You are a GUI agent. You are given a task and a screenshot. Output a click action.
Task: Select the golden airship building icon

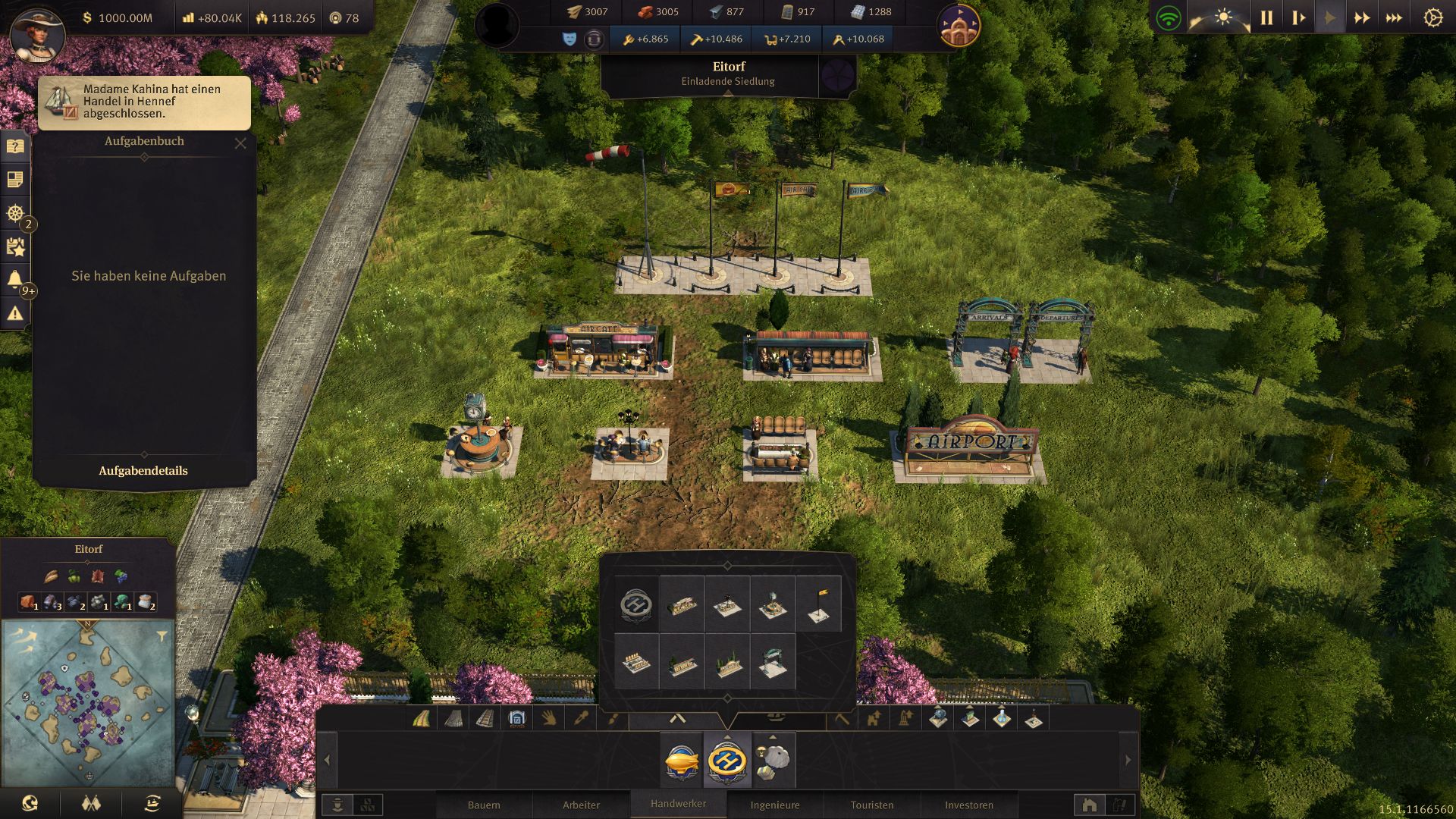coord(681,759)
